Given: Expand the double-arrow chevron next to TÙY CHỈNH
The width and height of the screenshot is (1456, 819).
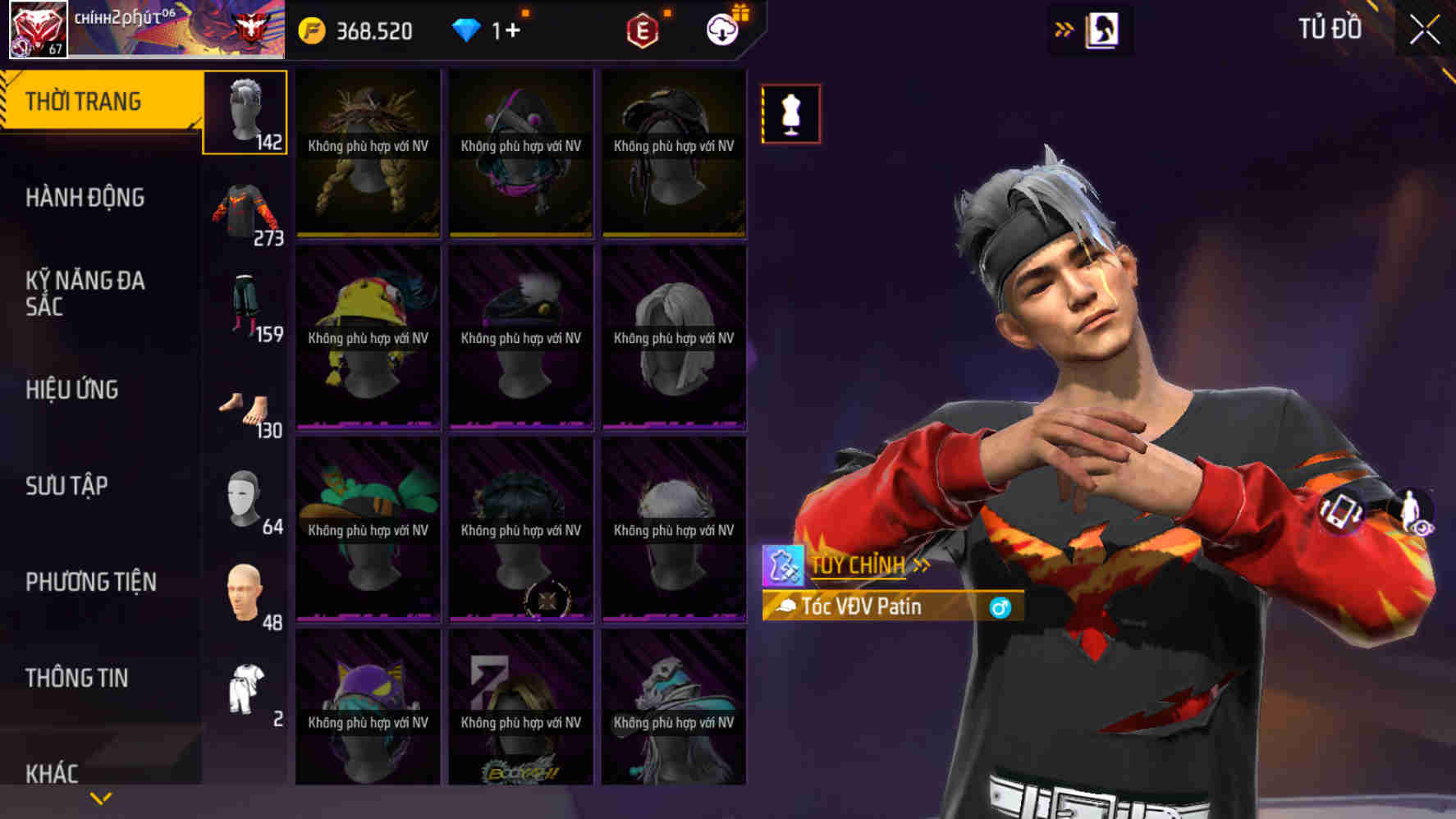Looking at the screenshot, I should [923, 565].
